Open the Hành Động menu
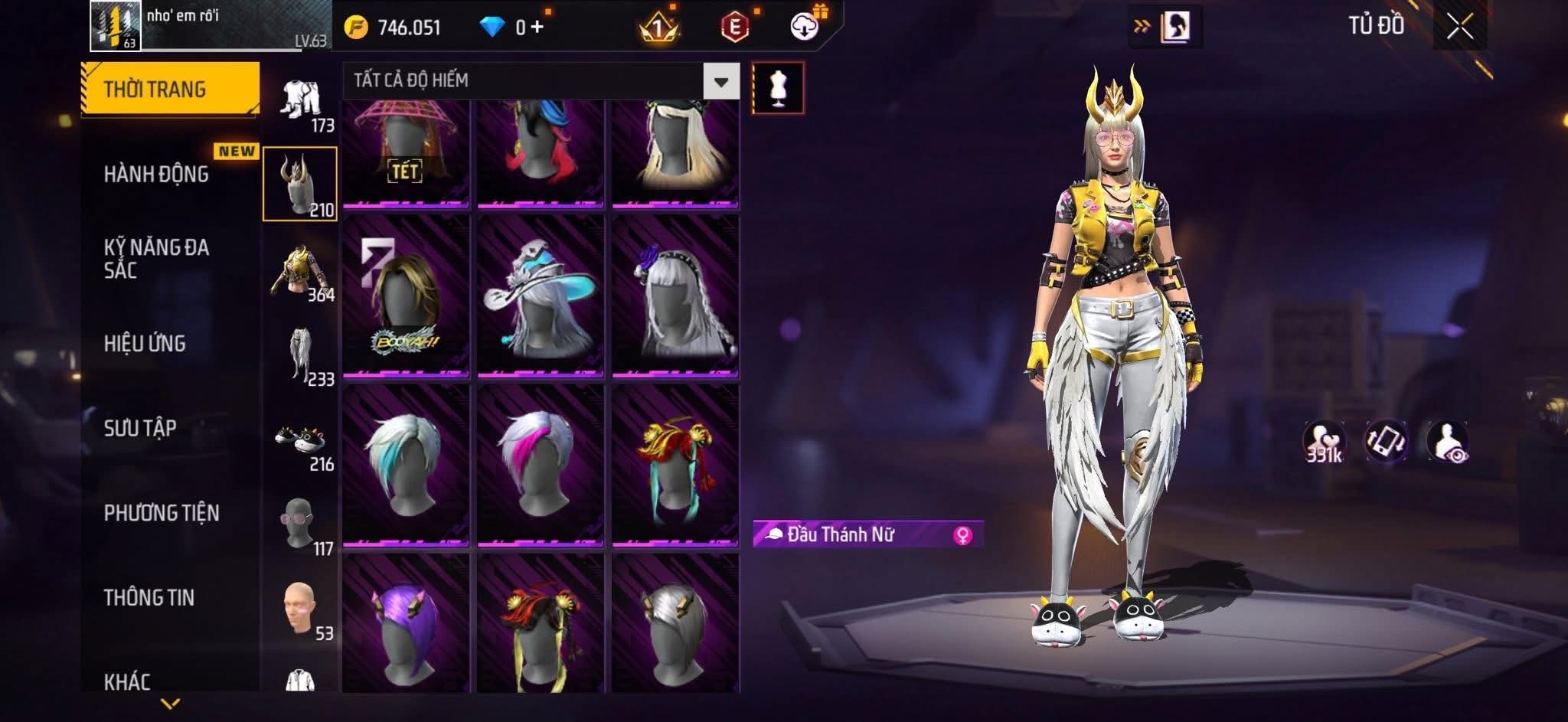The height and width of the screenshot is (722, 1568). (156, 175)
